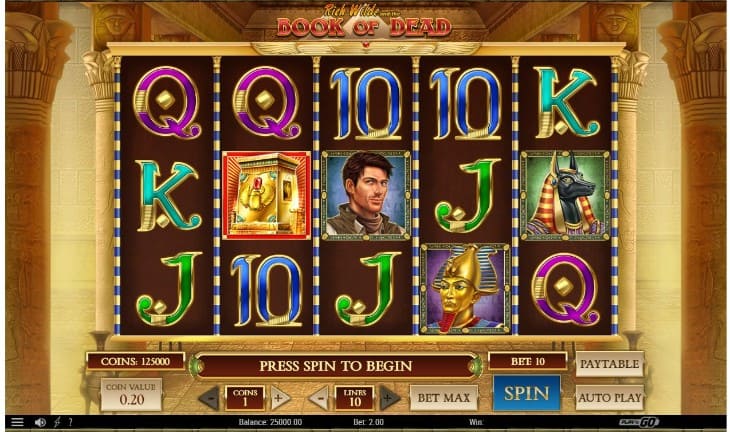Decrease the number of coins
This screenshot has width=730, height=432.
tap(208, 398)
